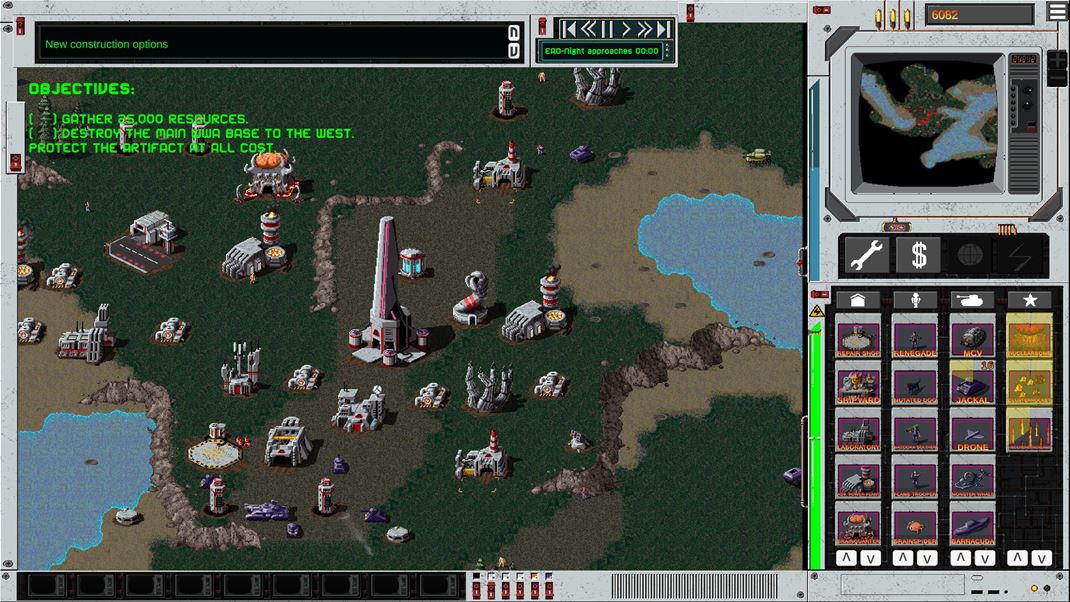Toggle the dollar sign sell mode
The height and width of the screenshot is (602, 1070).
918,256
